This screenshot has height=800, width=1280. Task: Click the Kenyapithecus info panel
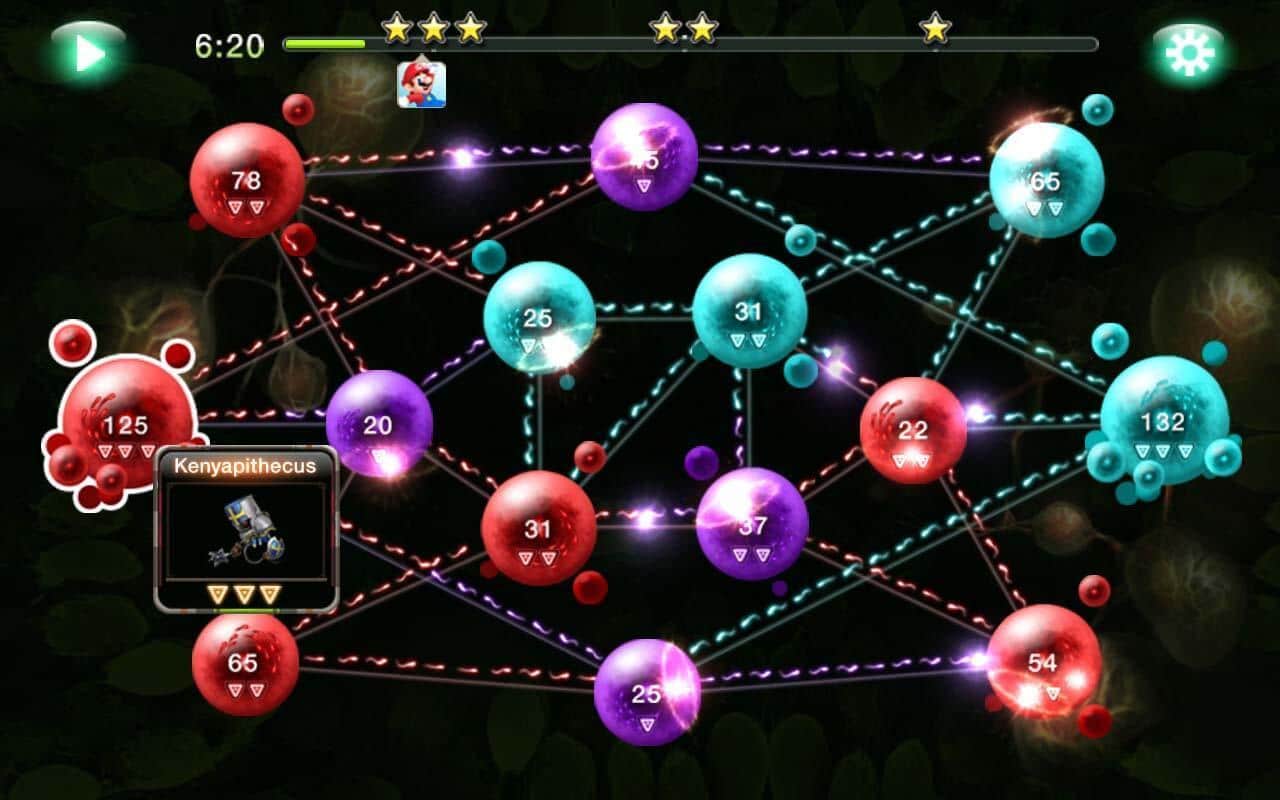click(x=248, y=465)
